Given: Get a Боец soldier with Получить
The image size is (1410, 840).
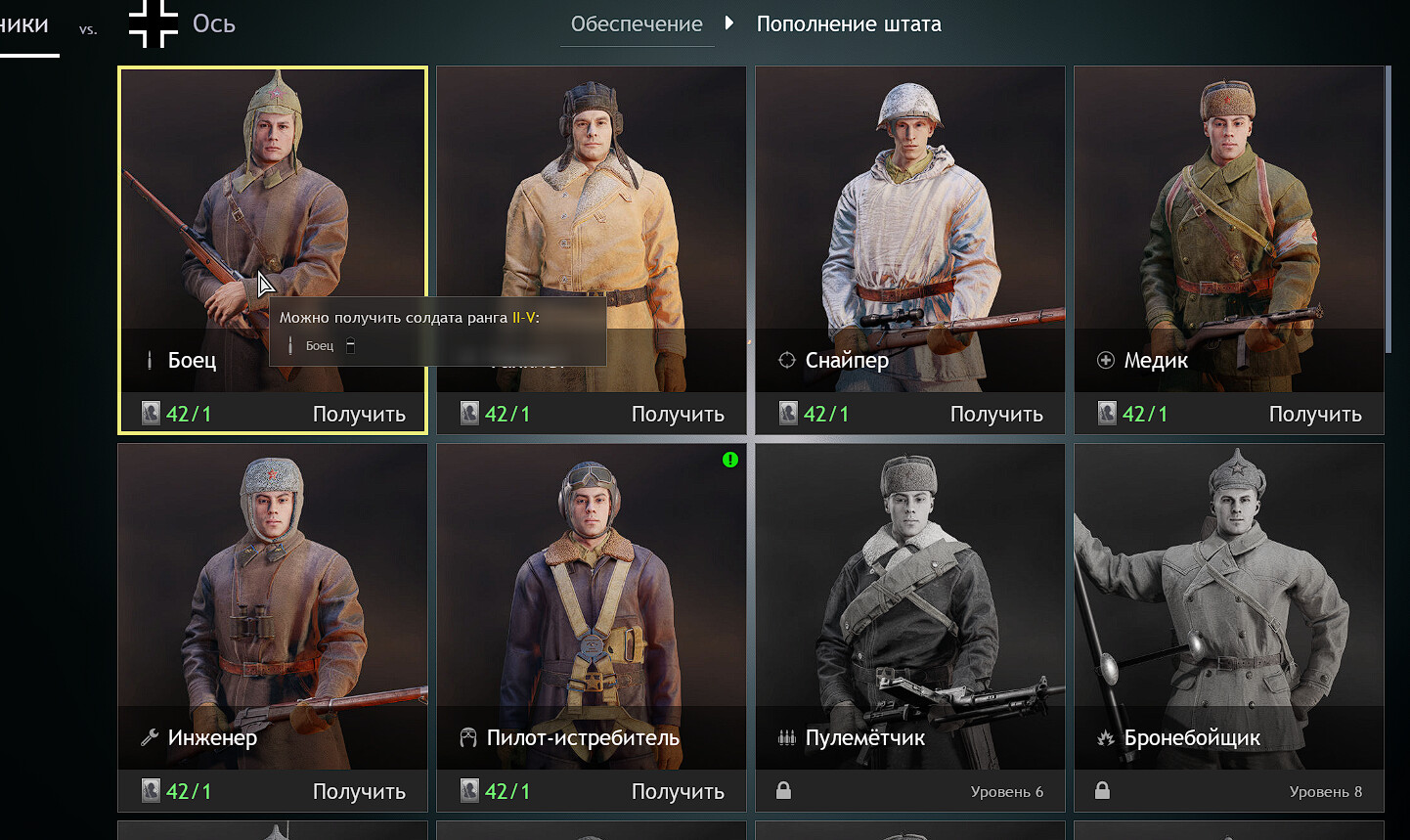Looking at the screenshot, I should pos(358,415).
